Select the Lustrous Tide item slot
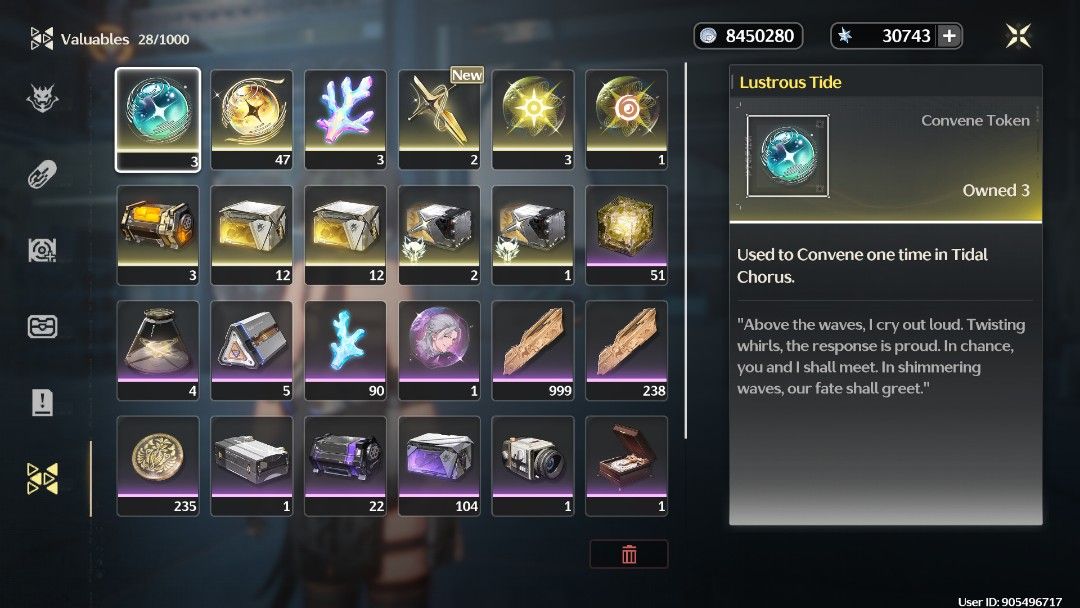The image size is (1080, 608). click(x=158, y=119)
